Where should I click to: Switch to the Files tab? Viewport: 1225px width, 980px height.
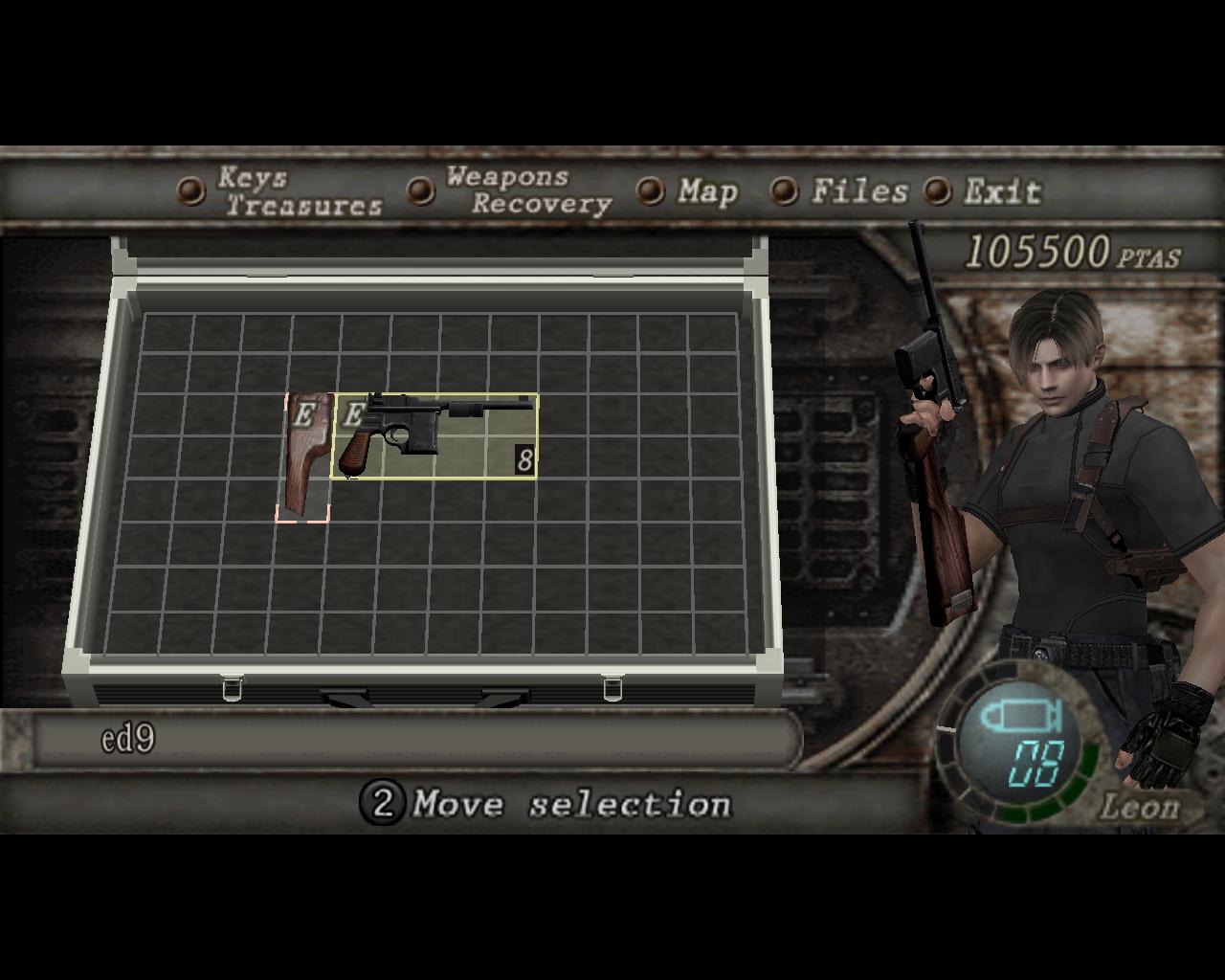pos(858,192)
